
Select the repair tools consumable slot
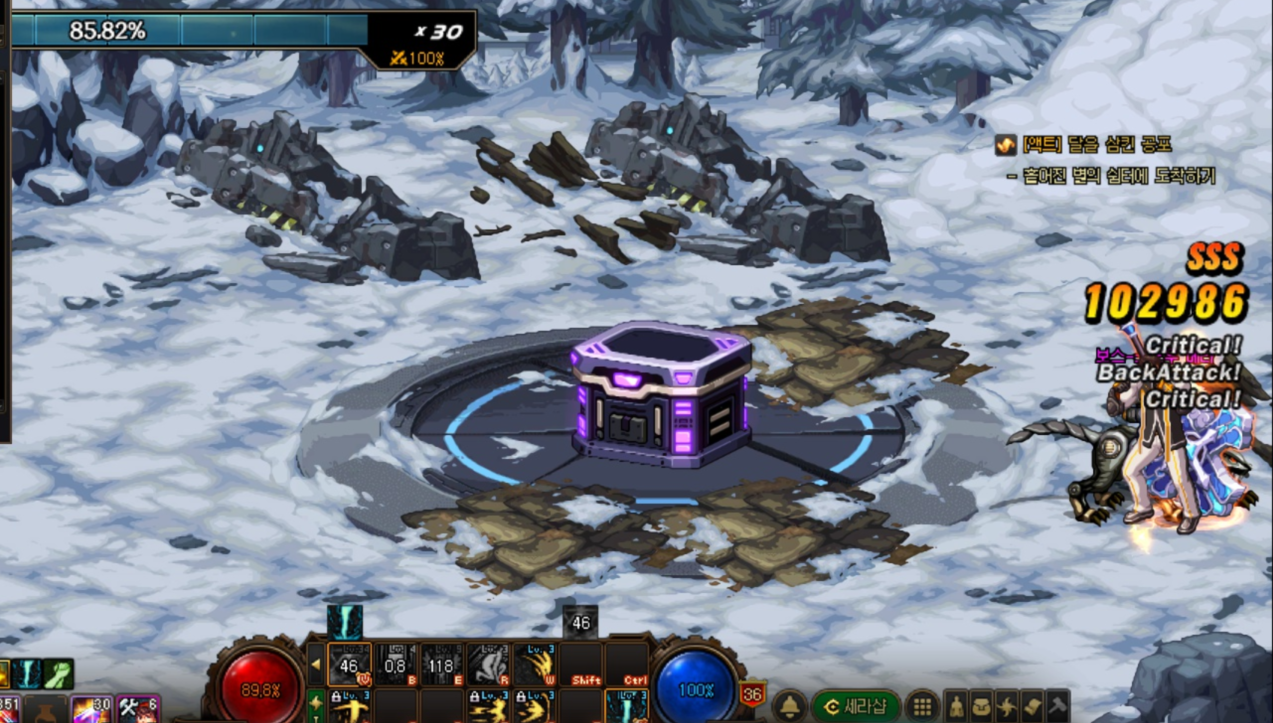tap(138, 709)
